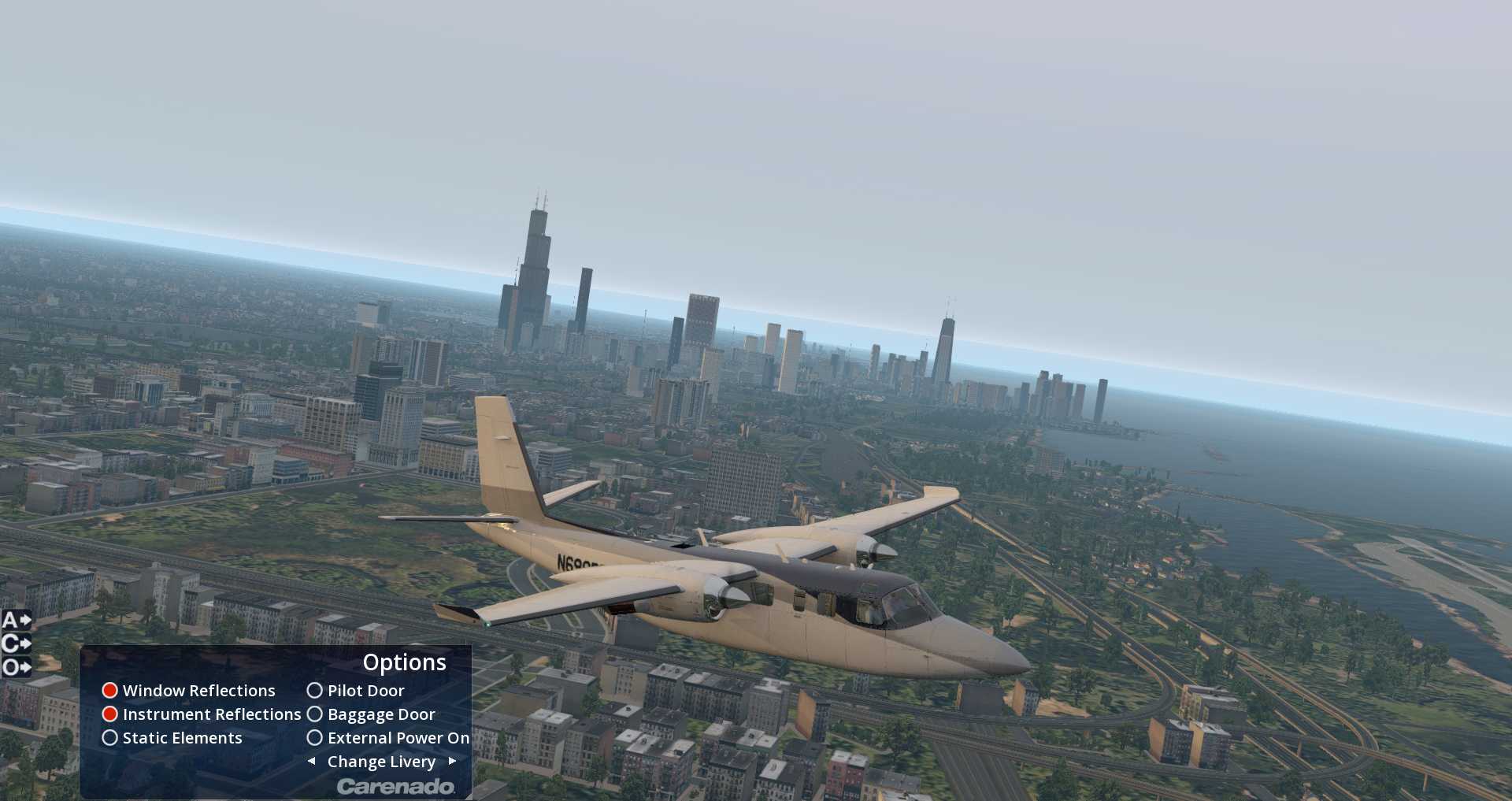Screen dimensions: 1512x801
Task: Open the Pilot Door
Action: [x=315, y=691]
